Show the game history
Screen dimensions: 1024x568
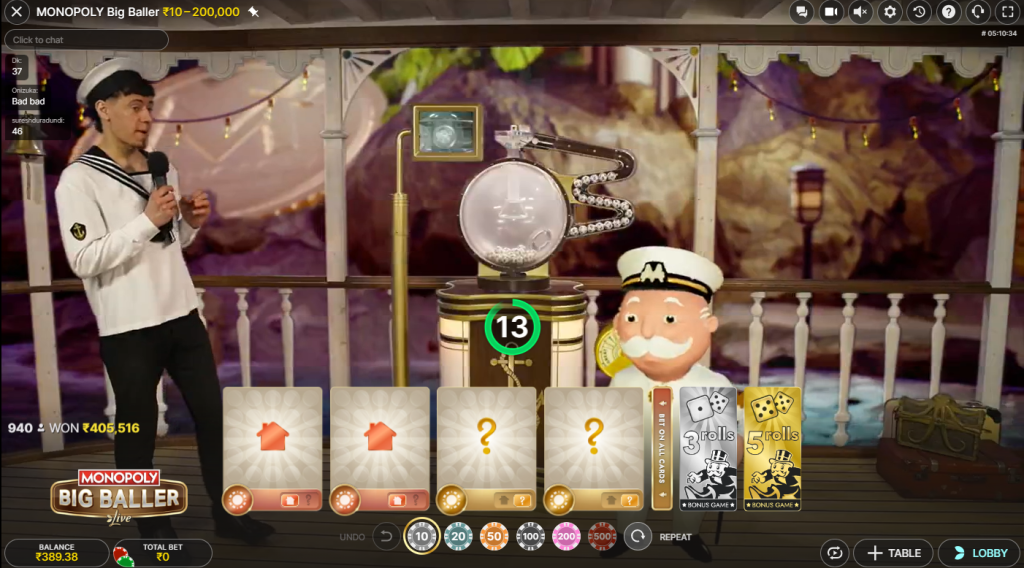pos(920,12)
